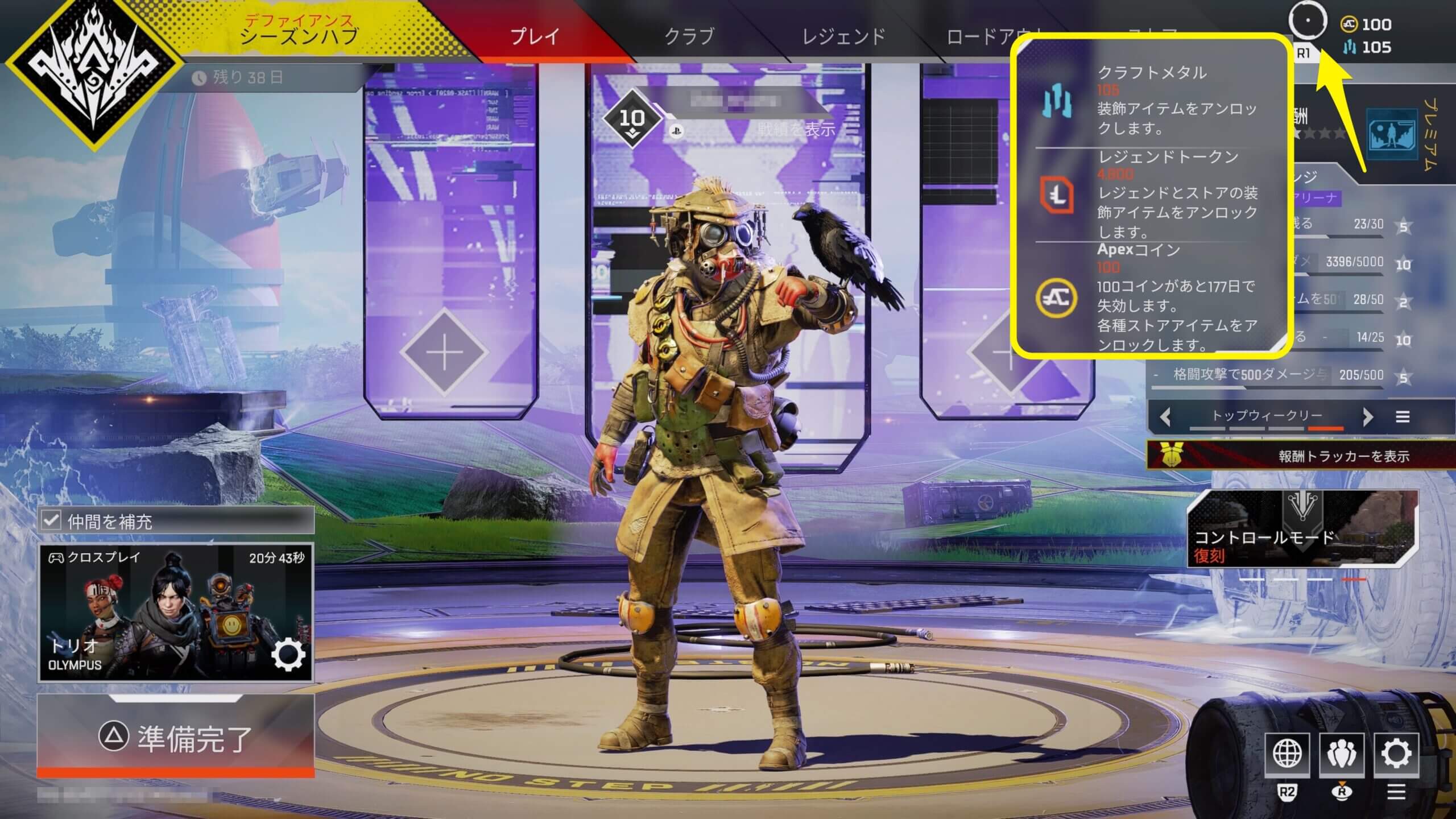The width and height of the screenshot is (1456, 819).
Task: Open the challenge list menu icon
Action: coord(1403,417)
